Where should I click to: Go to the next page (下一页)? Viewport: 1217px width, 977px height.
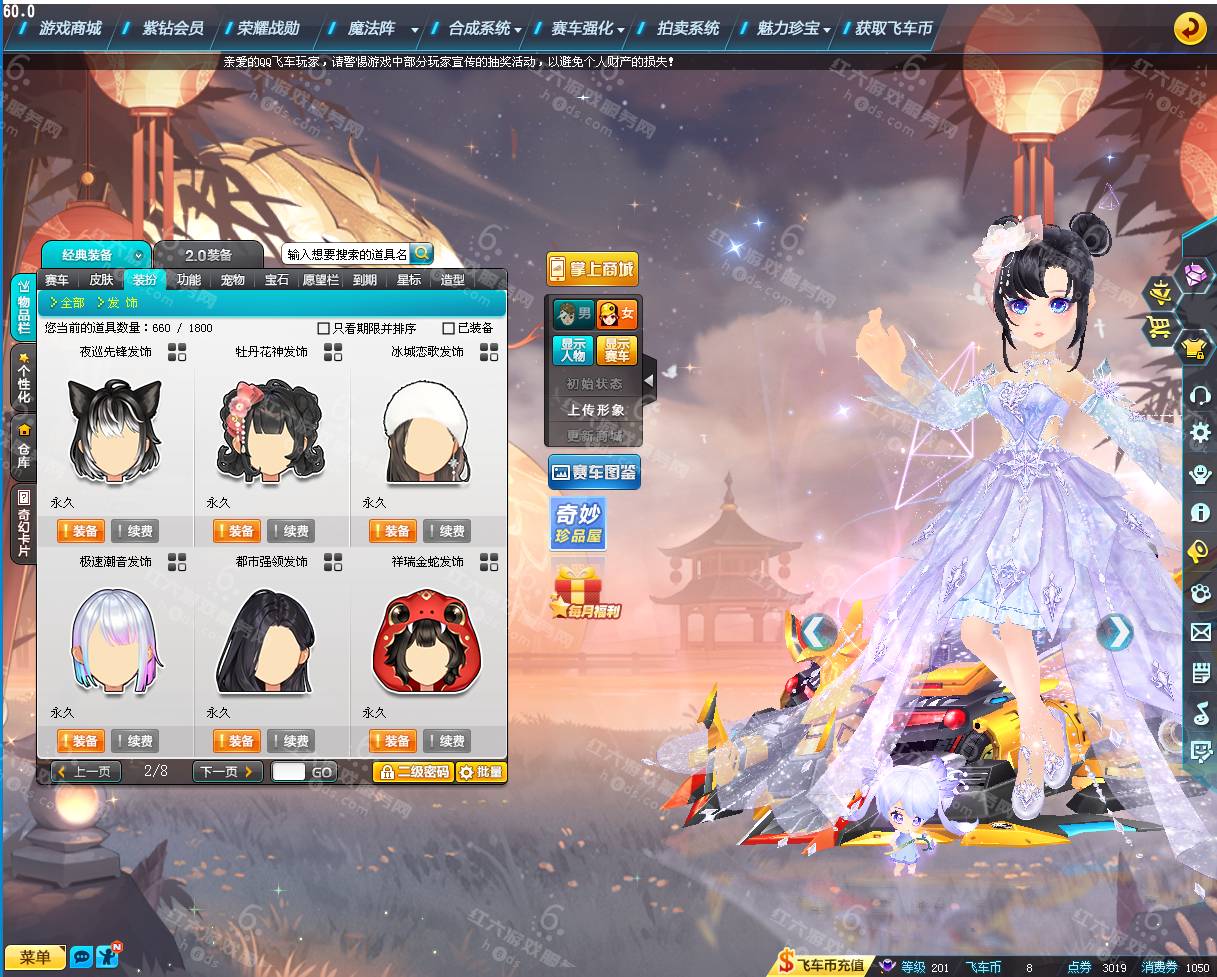(227, 772)
